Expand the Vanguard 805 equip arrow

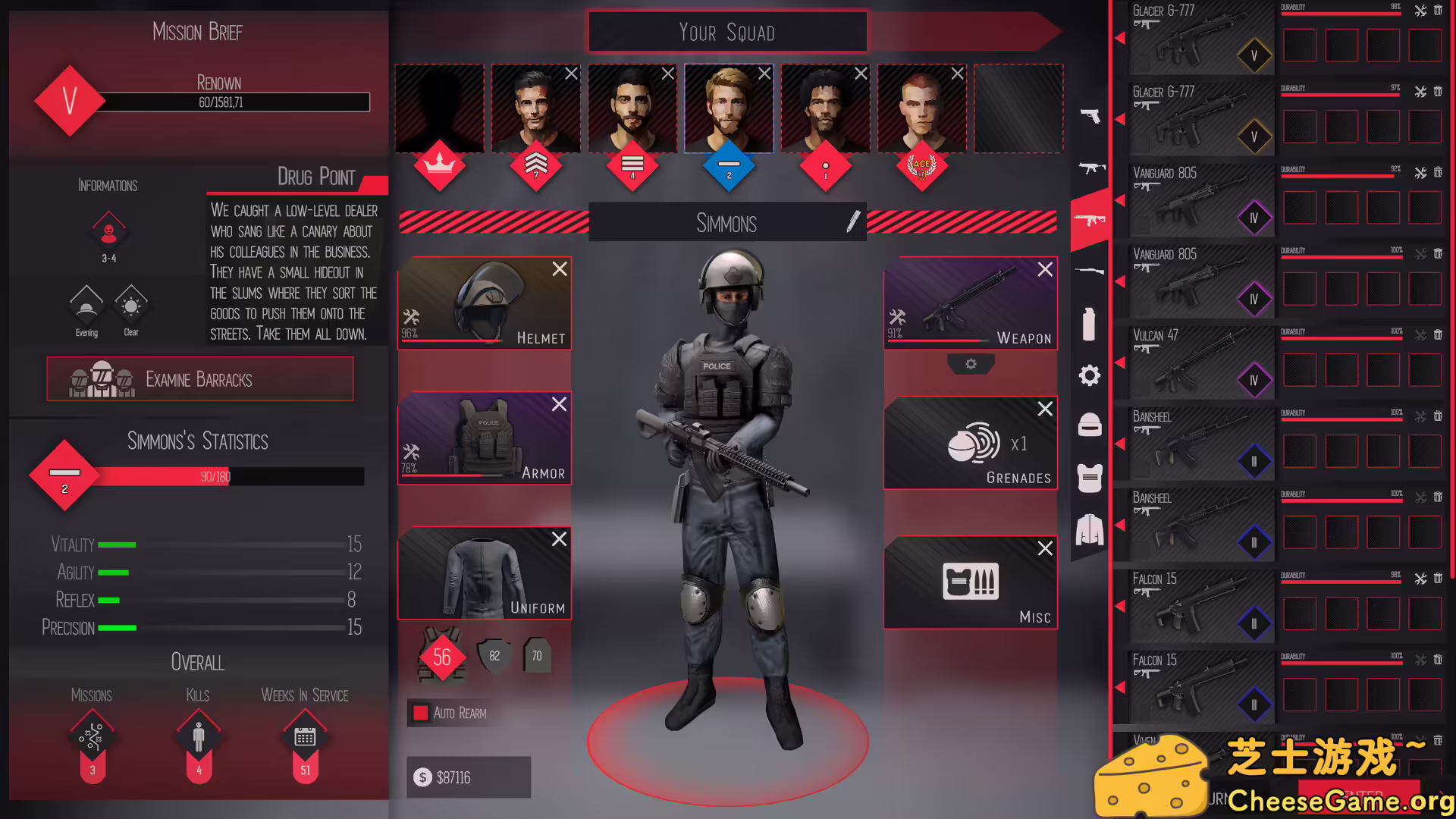coord(1119,200)
